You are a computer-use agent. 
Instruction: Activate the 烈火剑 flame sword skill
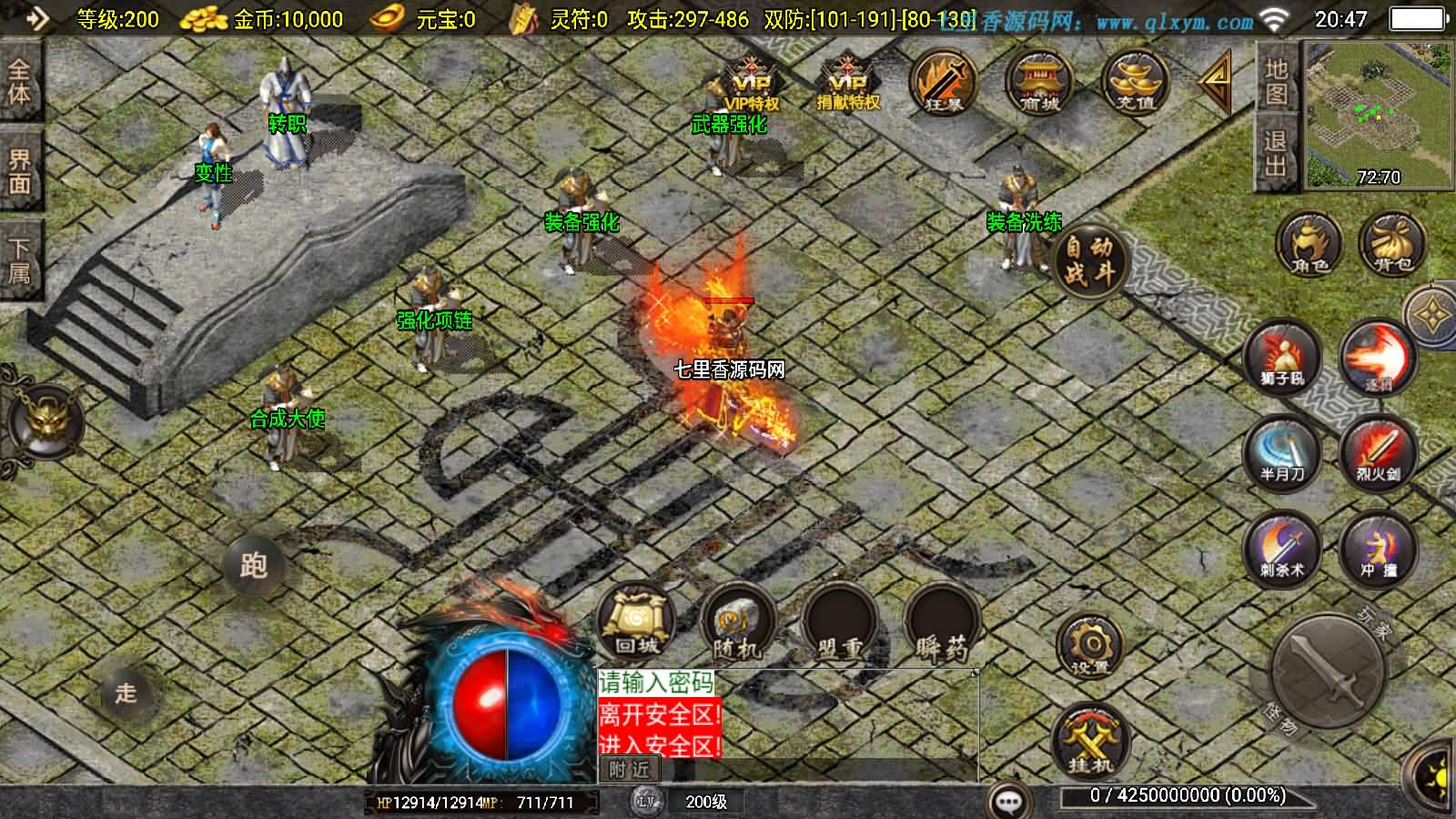[1378, 452]
